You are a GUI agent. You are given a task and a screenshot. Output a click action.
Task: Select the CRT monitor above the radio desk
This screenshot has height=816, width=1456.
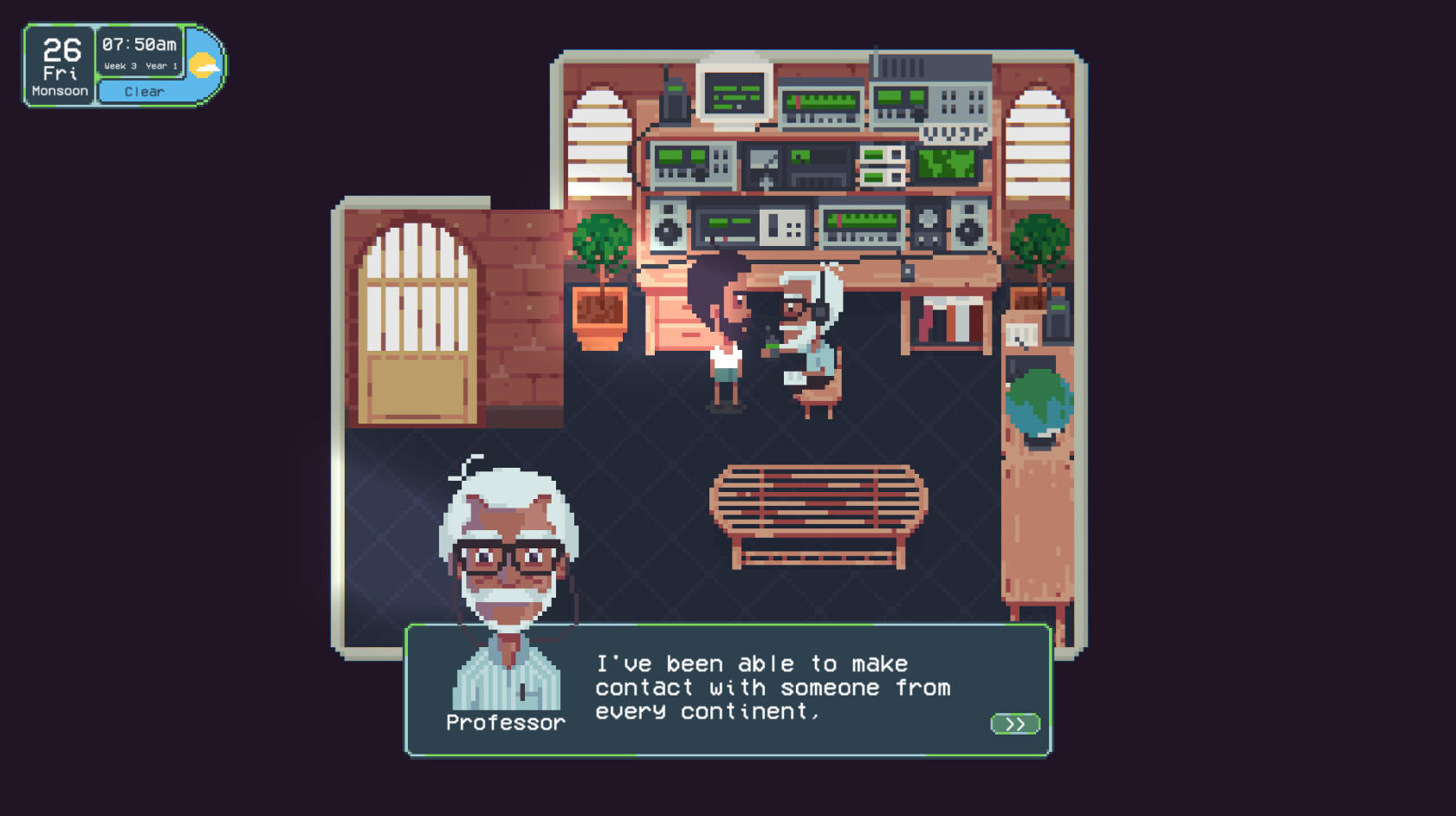click(x=734, y=94)
